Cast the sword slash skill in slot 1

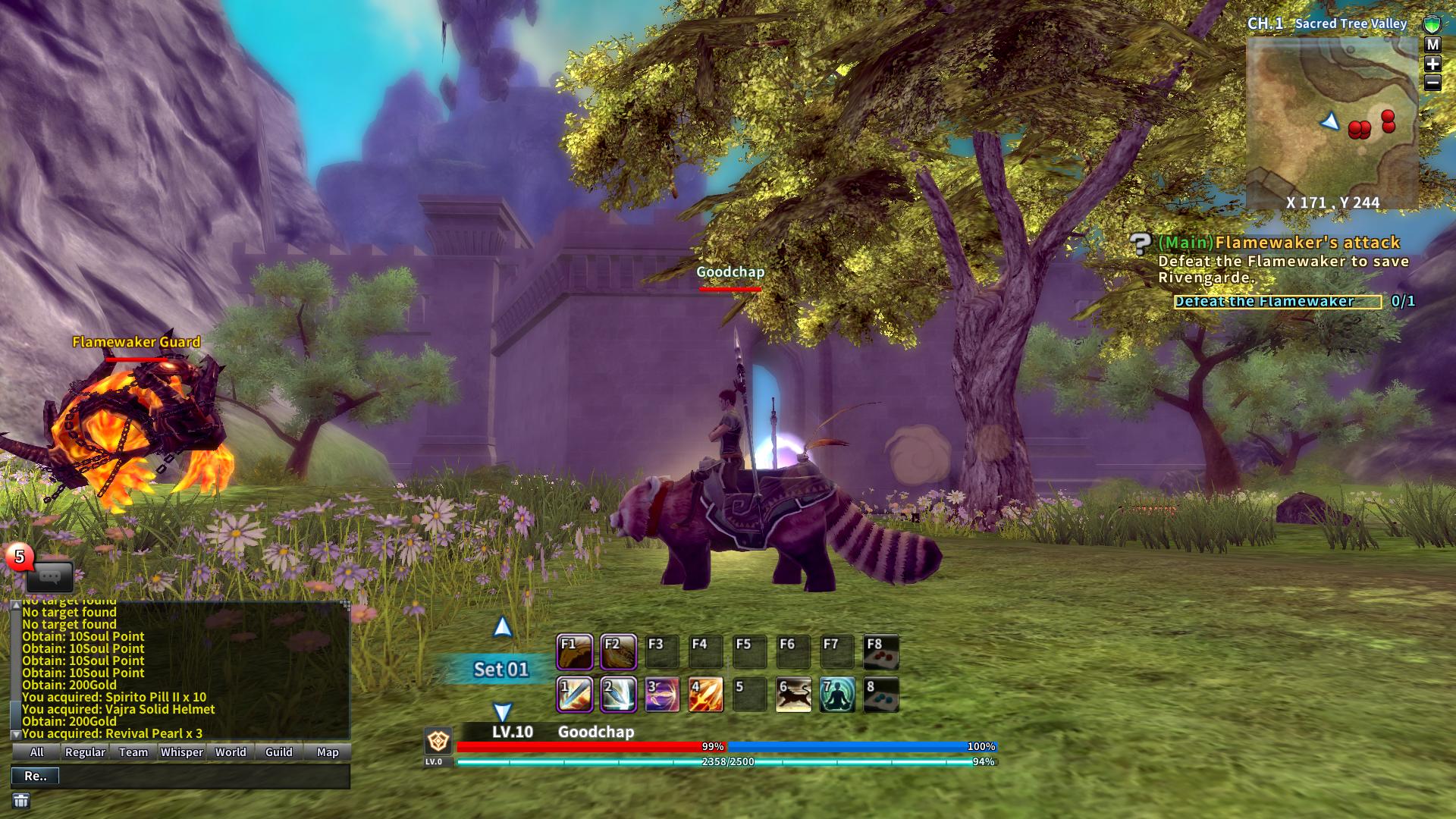click(574, 695)
